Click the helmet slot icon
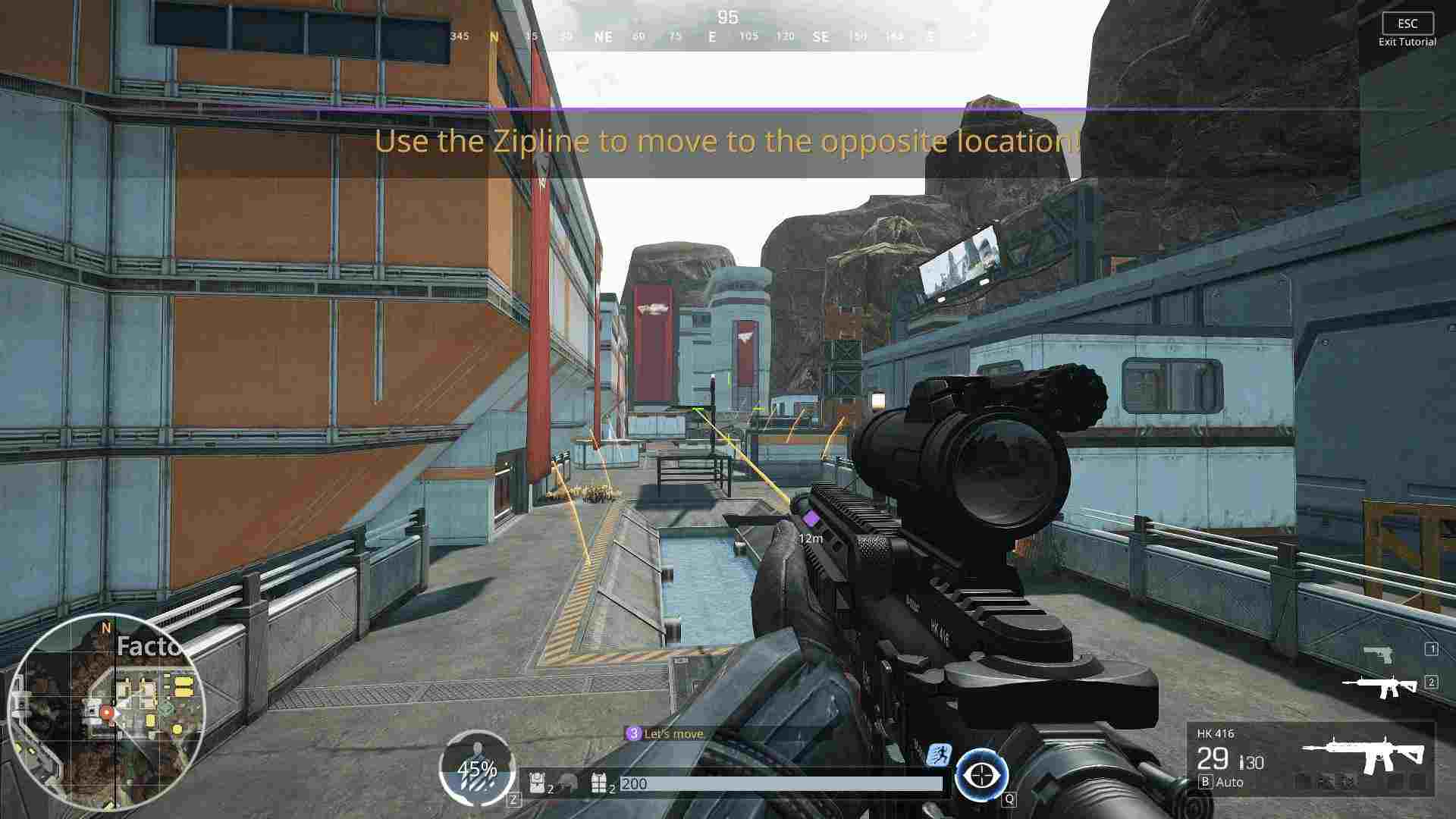The width and height of the screenshot is (1456, 819). [568, 783]
